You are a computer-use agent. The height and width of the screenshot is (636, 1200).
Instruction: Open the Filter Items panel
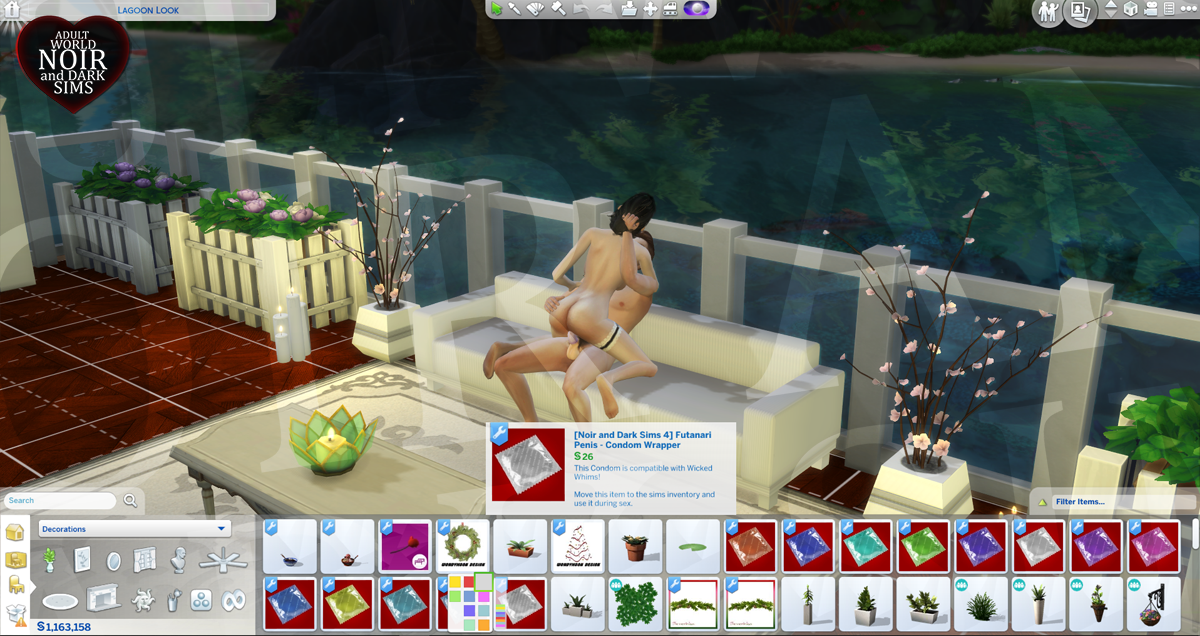(1110, 501)
